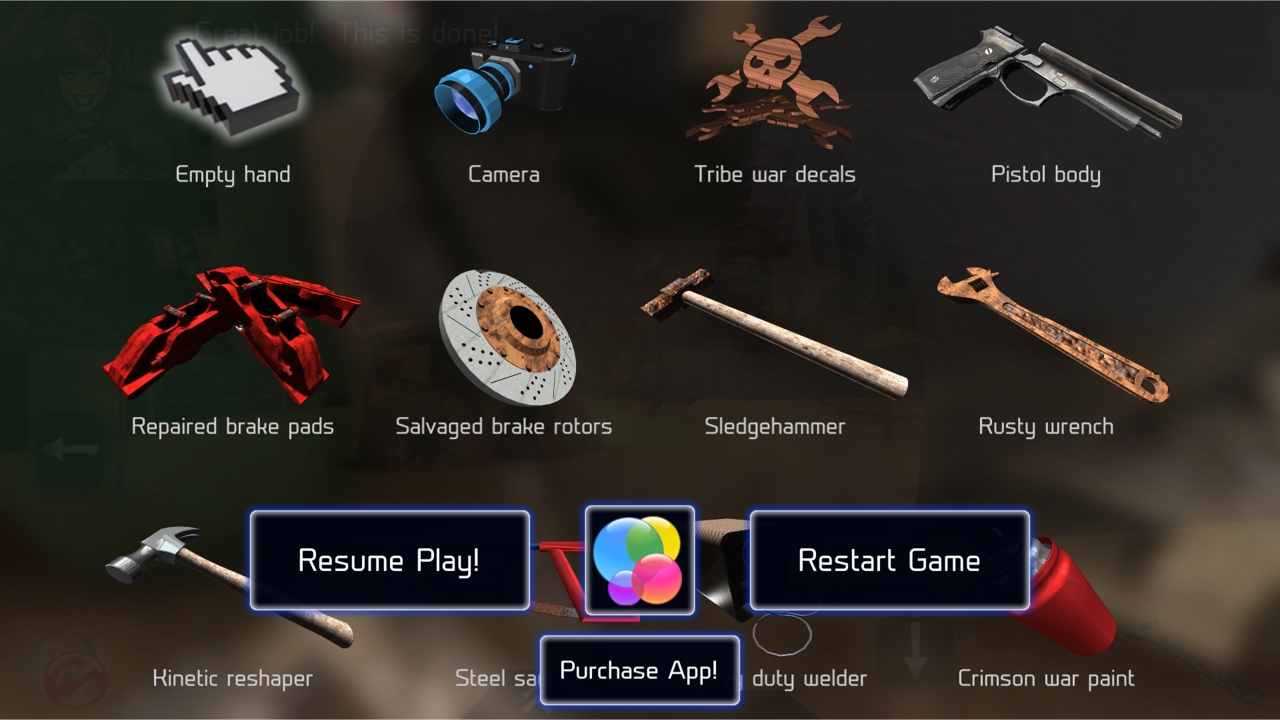
Task: Select the Empty hand tool
Action: (x=230, y=95)
